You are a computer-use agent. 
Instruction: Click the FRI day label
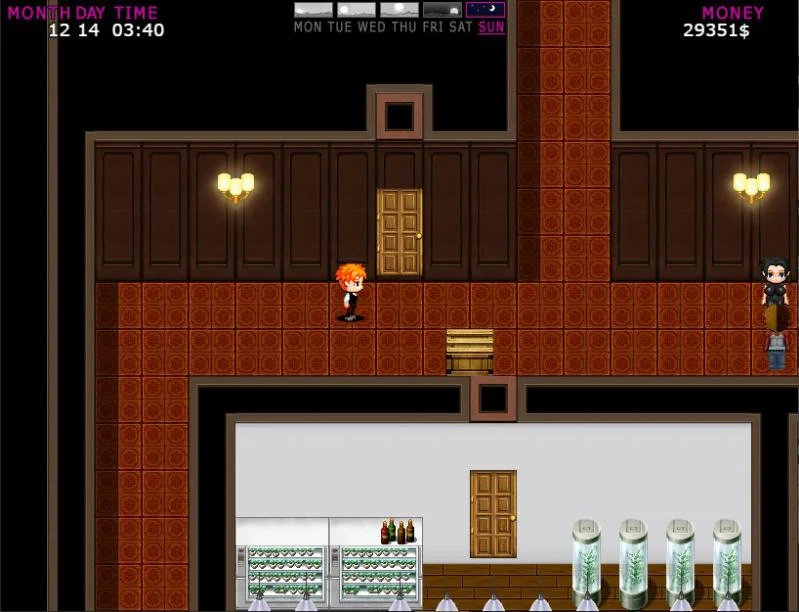click(x=433, y=27)
